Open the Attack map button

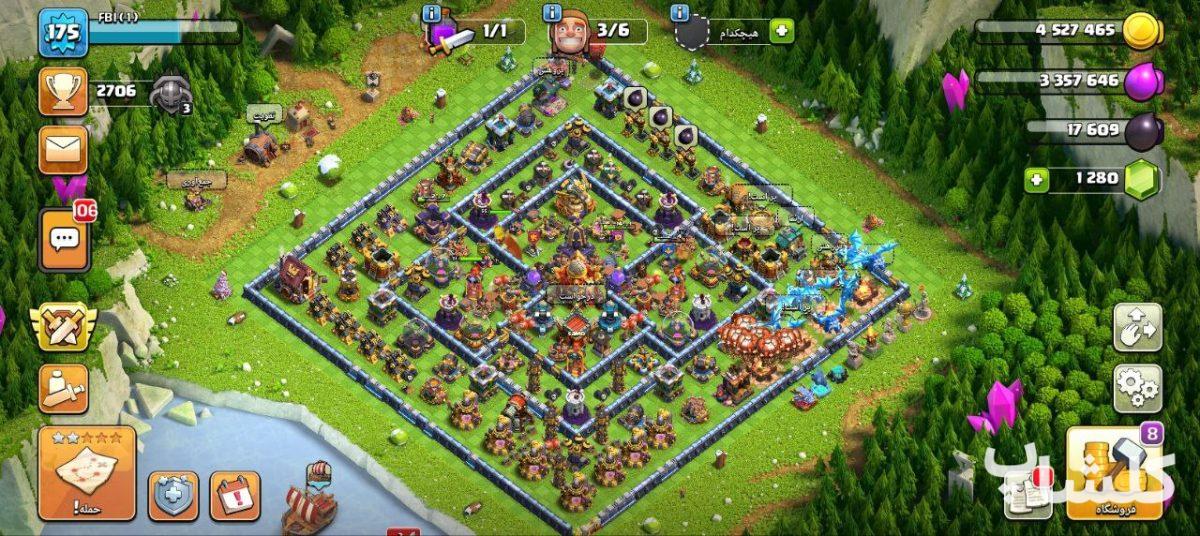tap(87, 473)
